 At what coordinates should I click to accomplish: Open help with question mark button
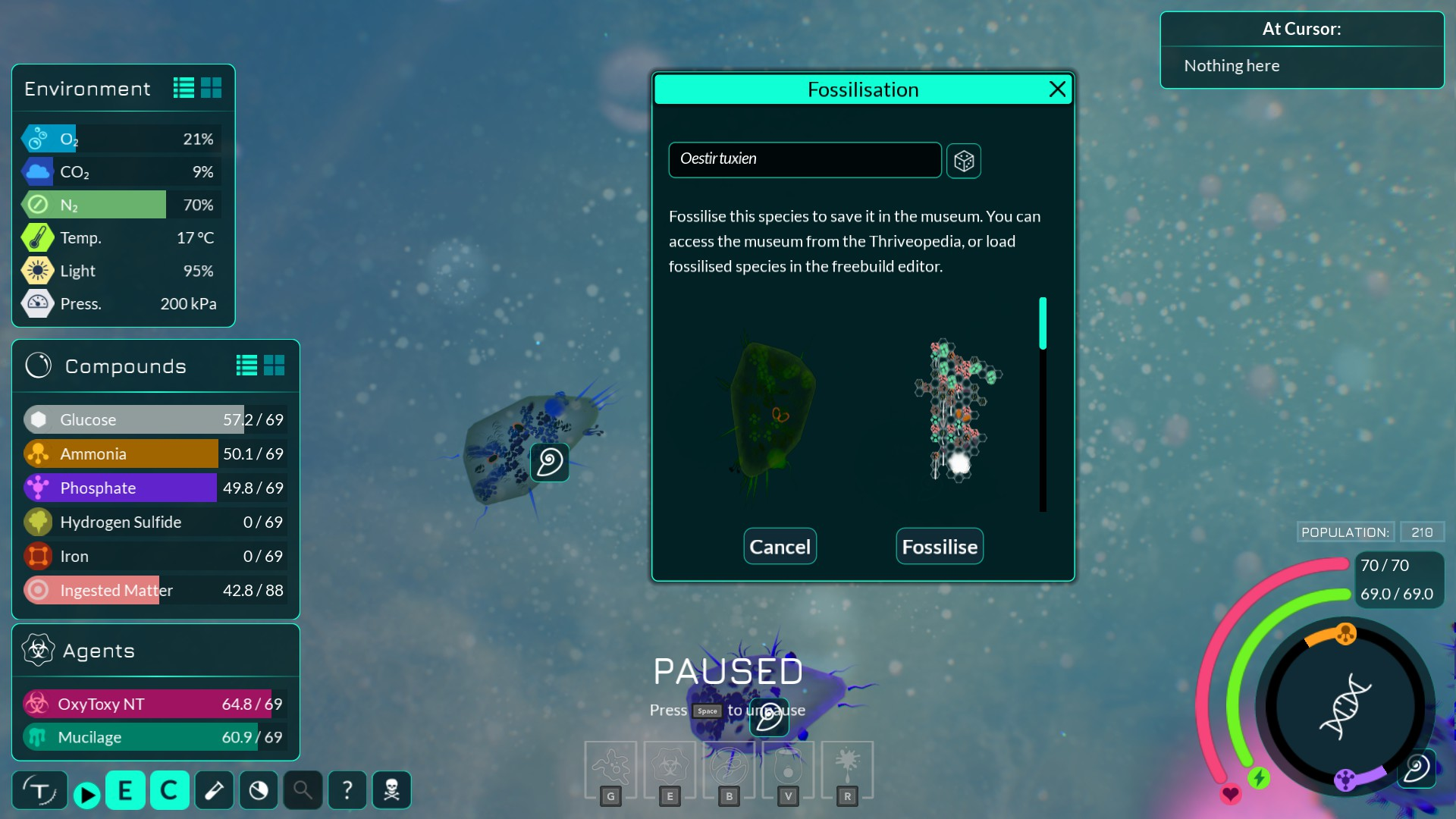tap(347, 791)
